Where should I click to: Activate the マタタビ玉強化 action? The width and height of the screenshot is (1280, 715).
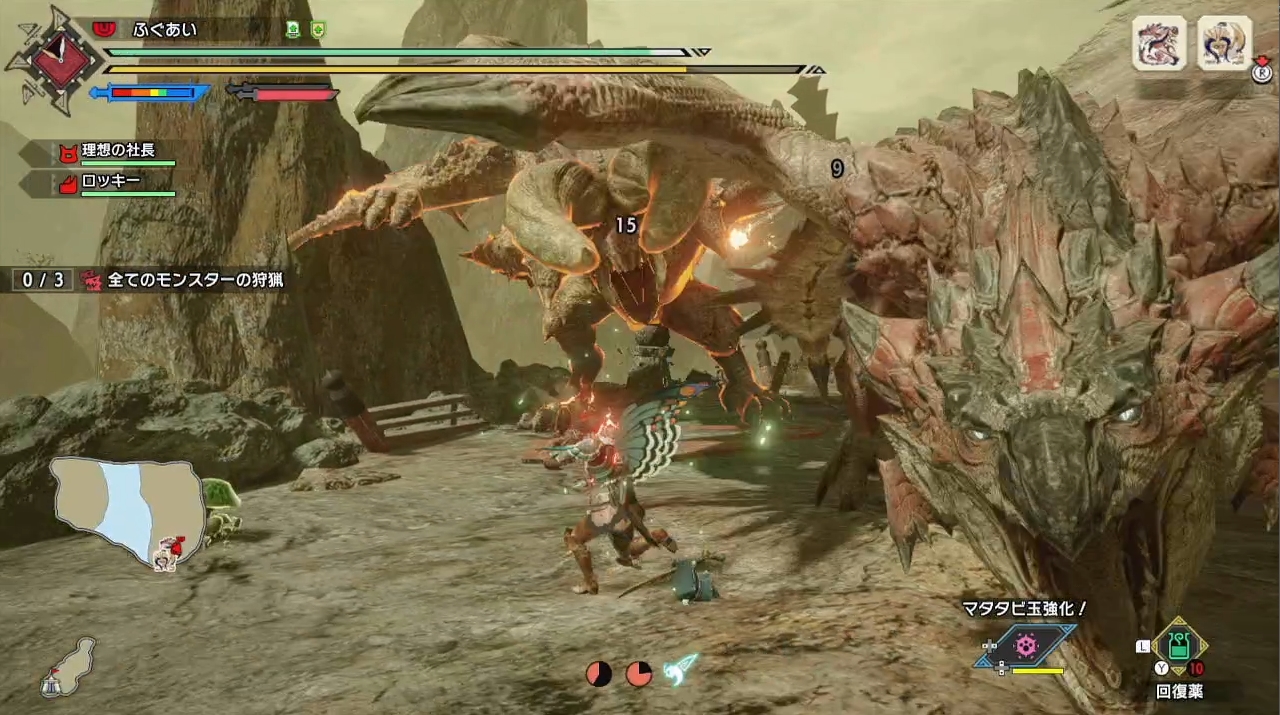click(x=1027, y=646)
